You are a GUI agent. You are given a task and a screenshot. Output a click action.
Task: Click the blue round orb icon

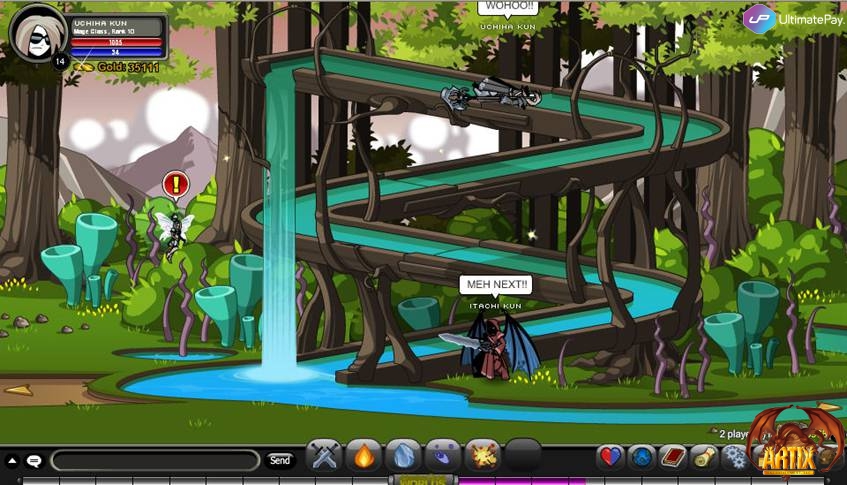coord(641,458)
